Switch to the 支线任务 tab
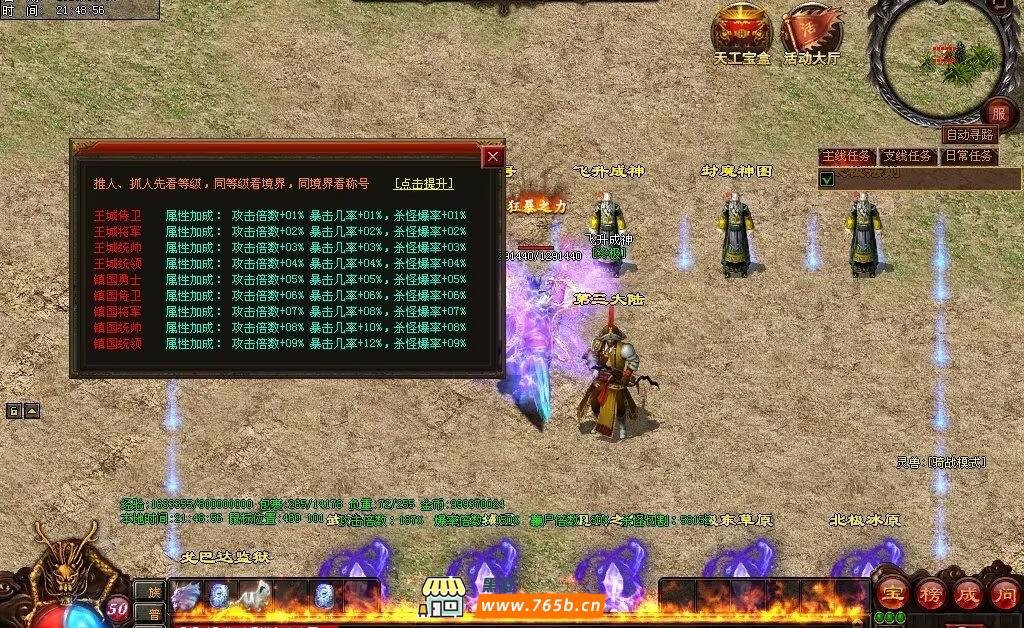This screenshot has height=628, width=1024. pos(907,157)
